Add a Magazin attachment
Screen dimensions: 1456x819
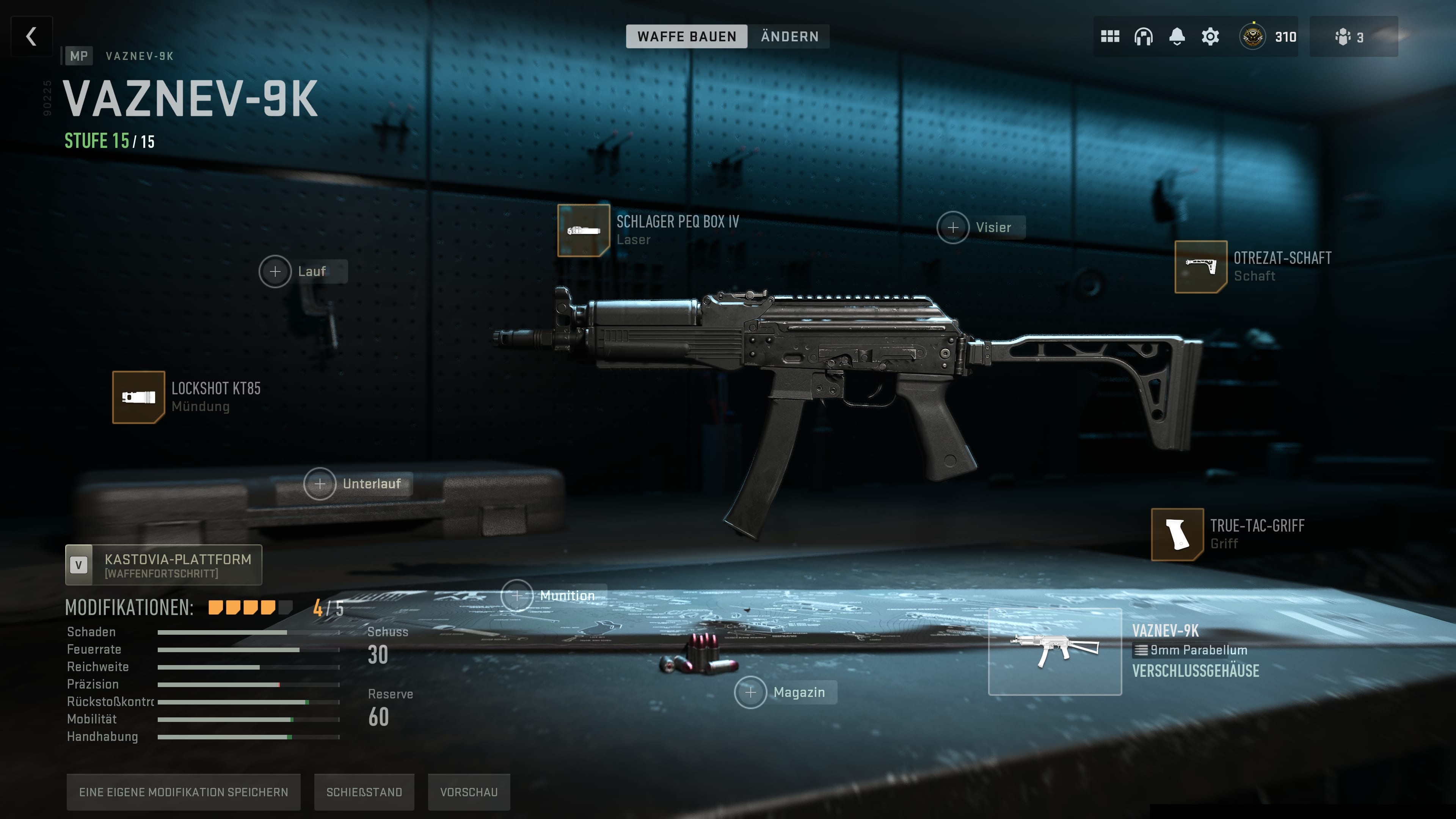(x=751, y=692)
